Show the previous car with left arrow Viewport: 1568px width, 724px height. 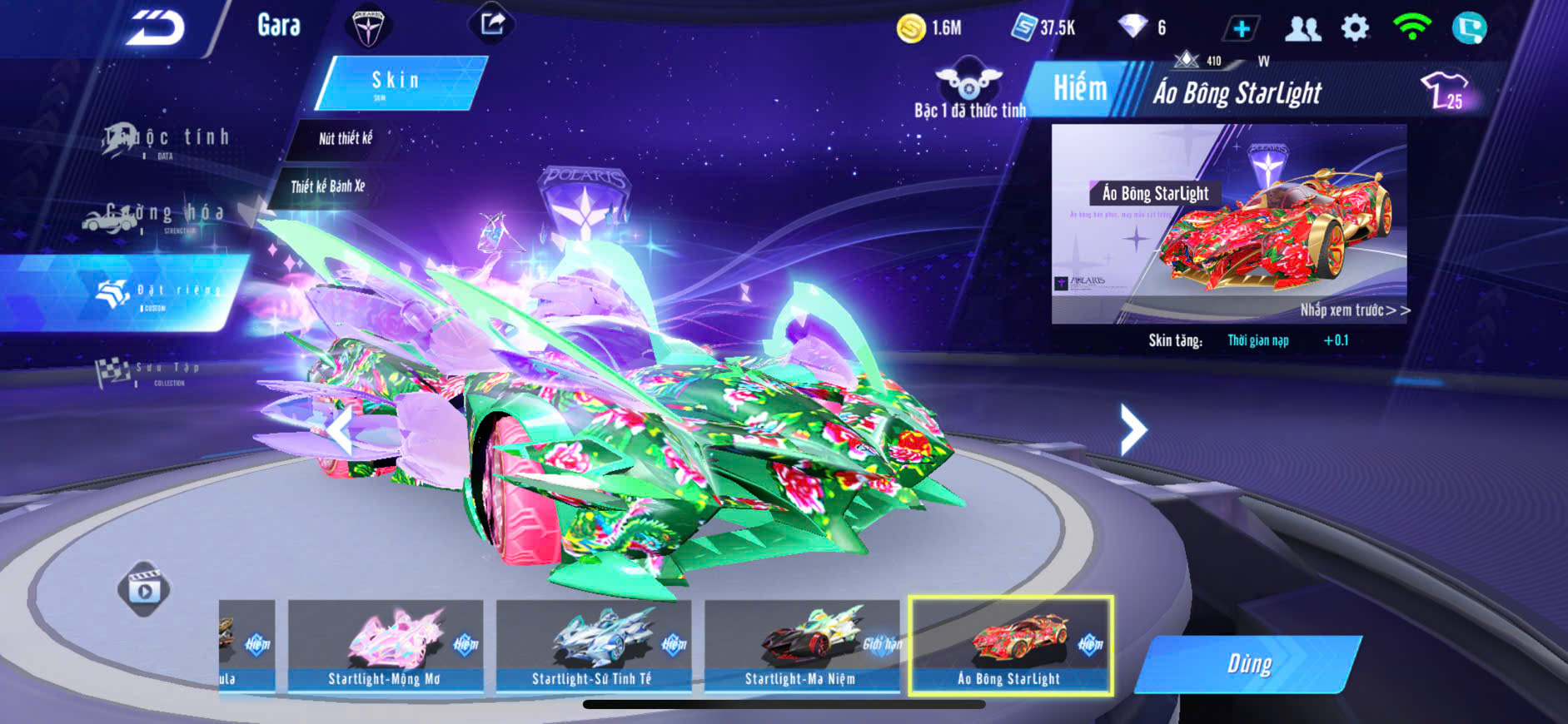pos(337,430)
